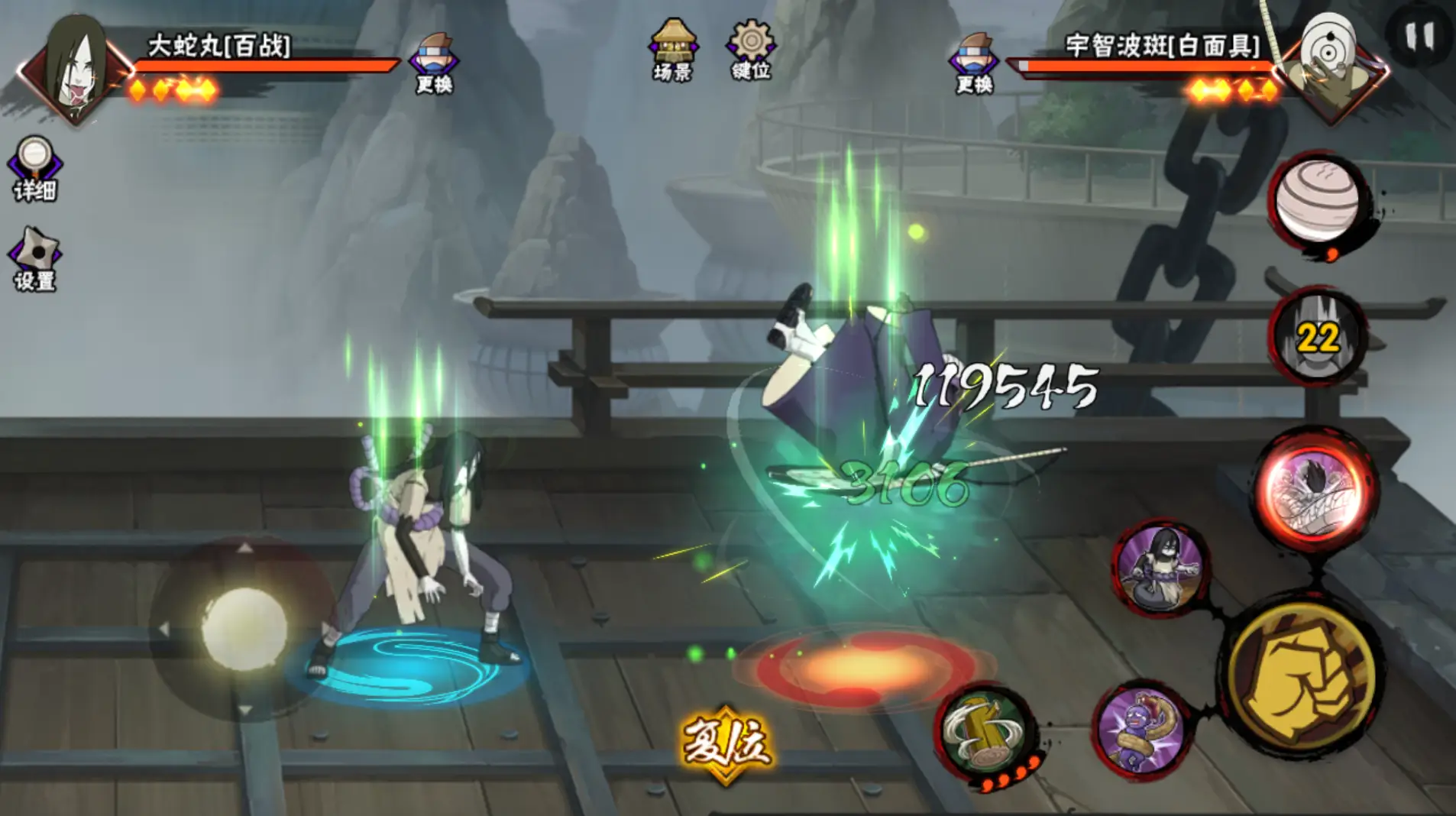The image size is (1456, 816).
Task: Open the 键位 key layout settings
Action: [x=751, y=50]
